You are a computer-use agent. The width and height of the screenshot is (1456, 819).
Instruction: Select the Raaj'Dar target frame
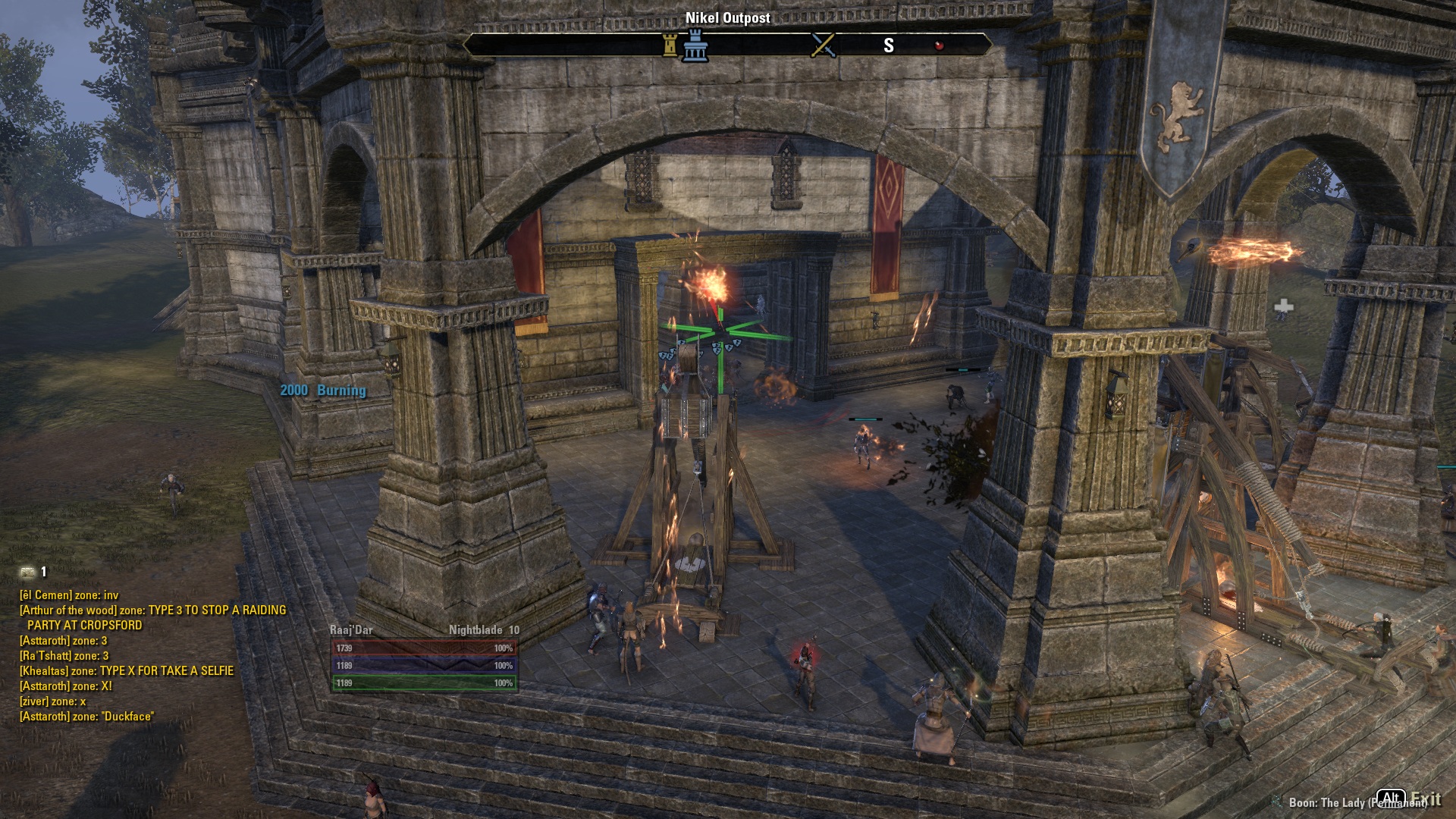pos(425,658)
